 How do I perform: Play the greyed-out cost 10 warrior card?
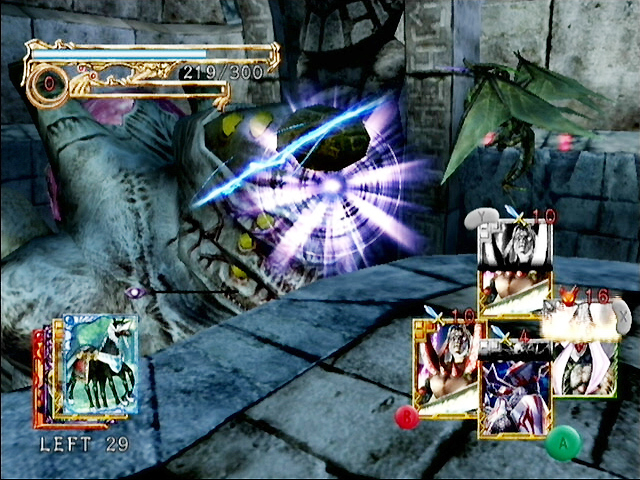point(515,270)
